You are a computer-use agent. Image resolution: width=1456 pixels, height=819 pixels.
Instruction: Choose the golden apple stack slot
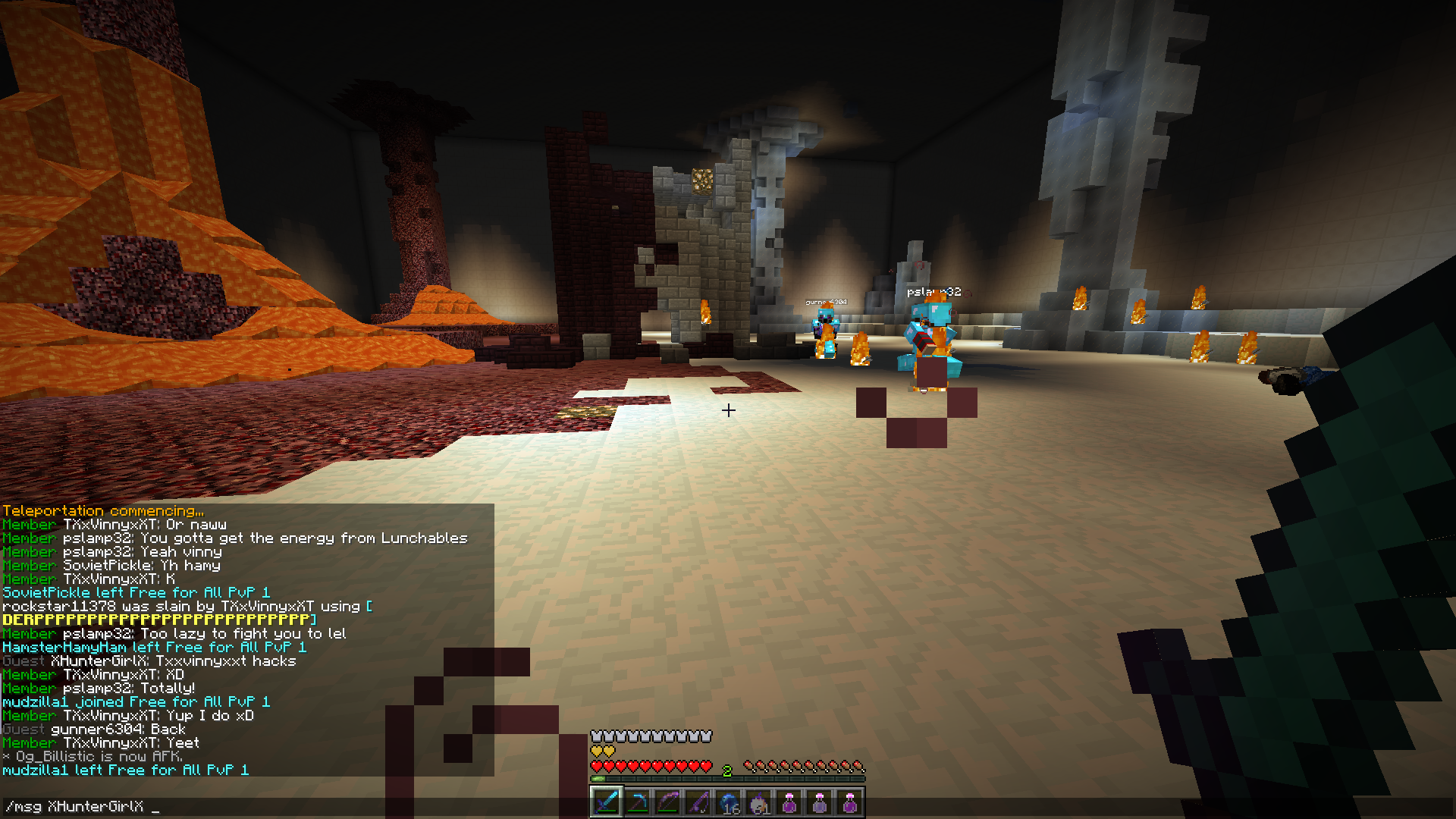click(758, 802)
